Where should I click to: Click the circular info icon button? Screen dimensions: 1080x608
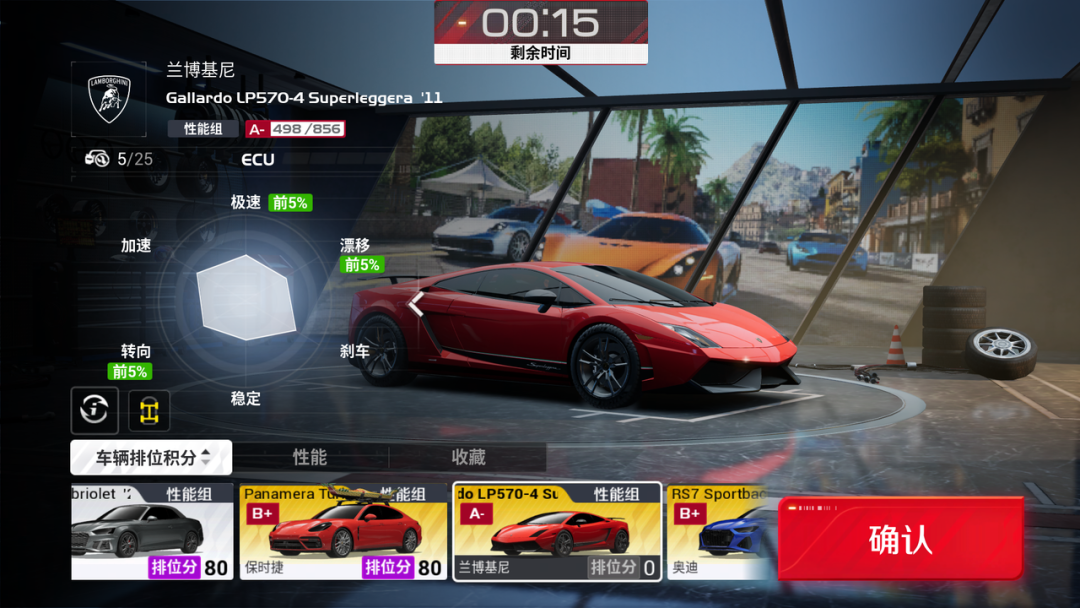[x=95, y=409]
